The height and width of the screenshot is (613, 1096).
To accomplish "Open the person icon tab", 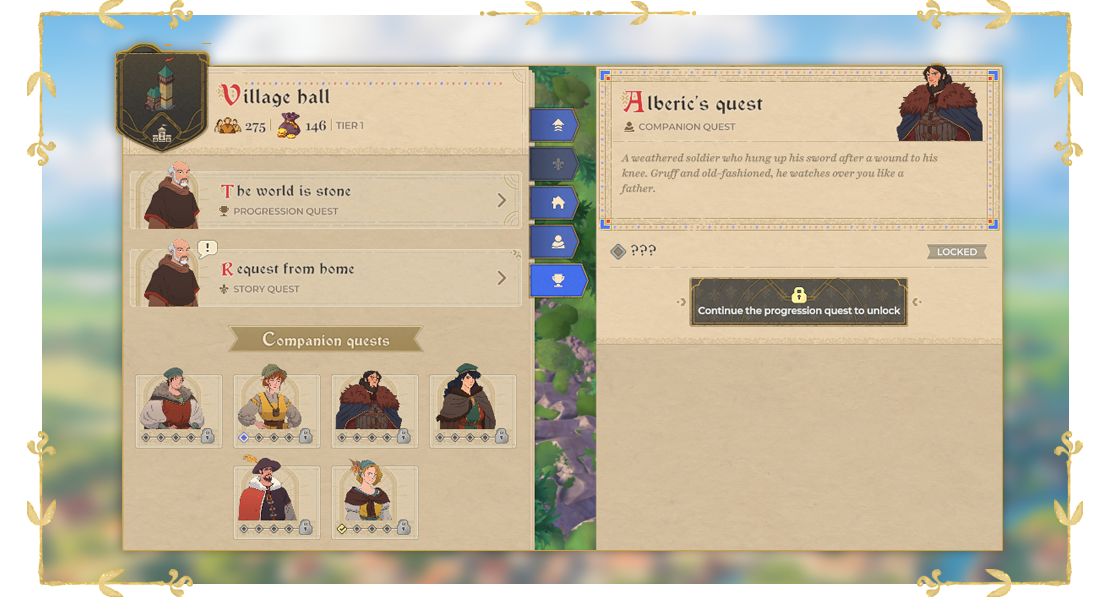I will (x=556, y=242).
